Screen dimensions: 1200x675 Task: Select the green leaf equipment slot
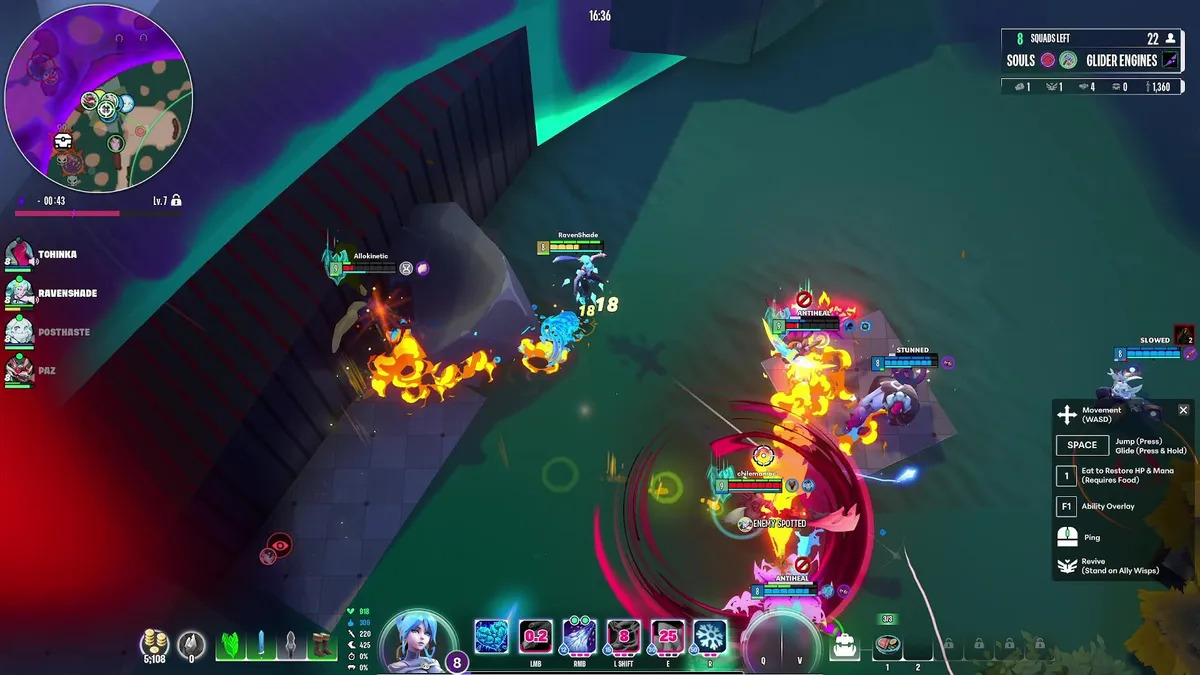(230, 645)
